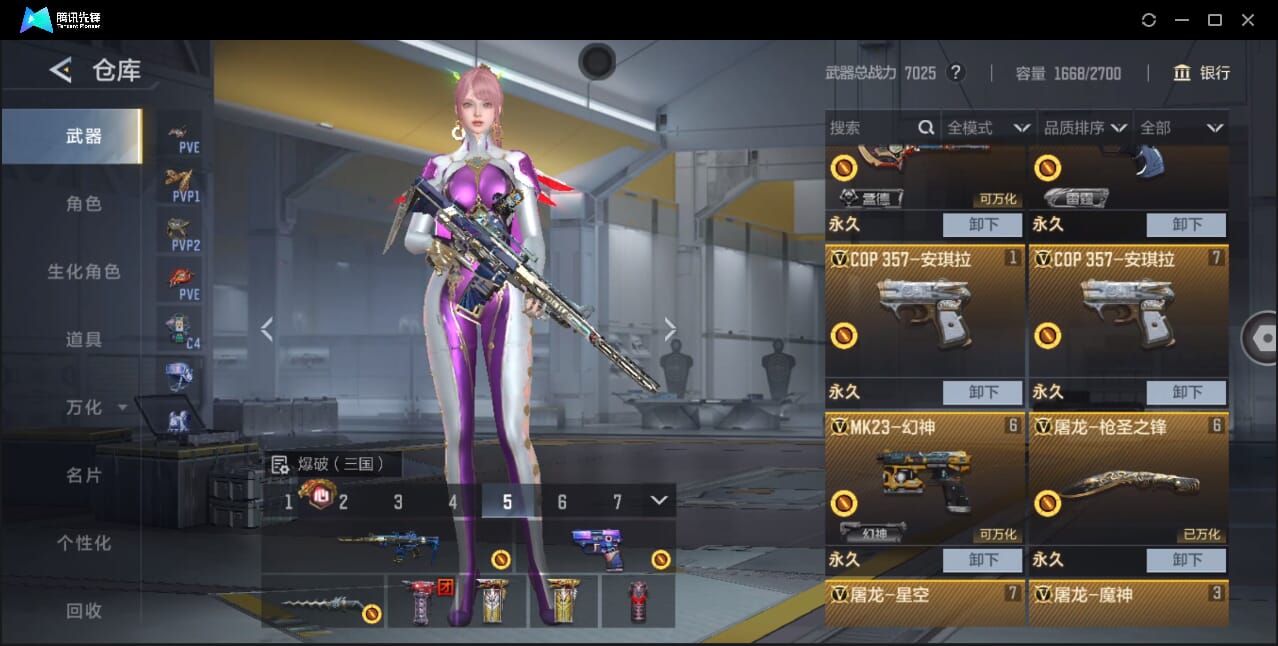Show next character with right arrow

pyautogui.click(x=670, y=329)
